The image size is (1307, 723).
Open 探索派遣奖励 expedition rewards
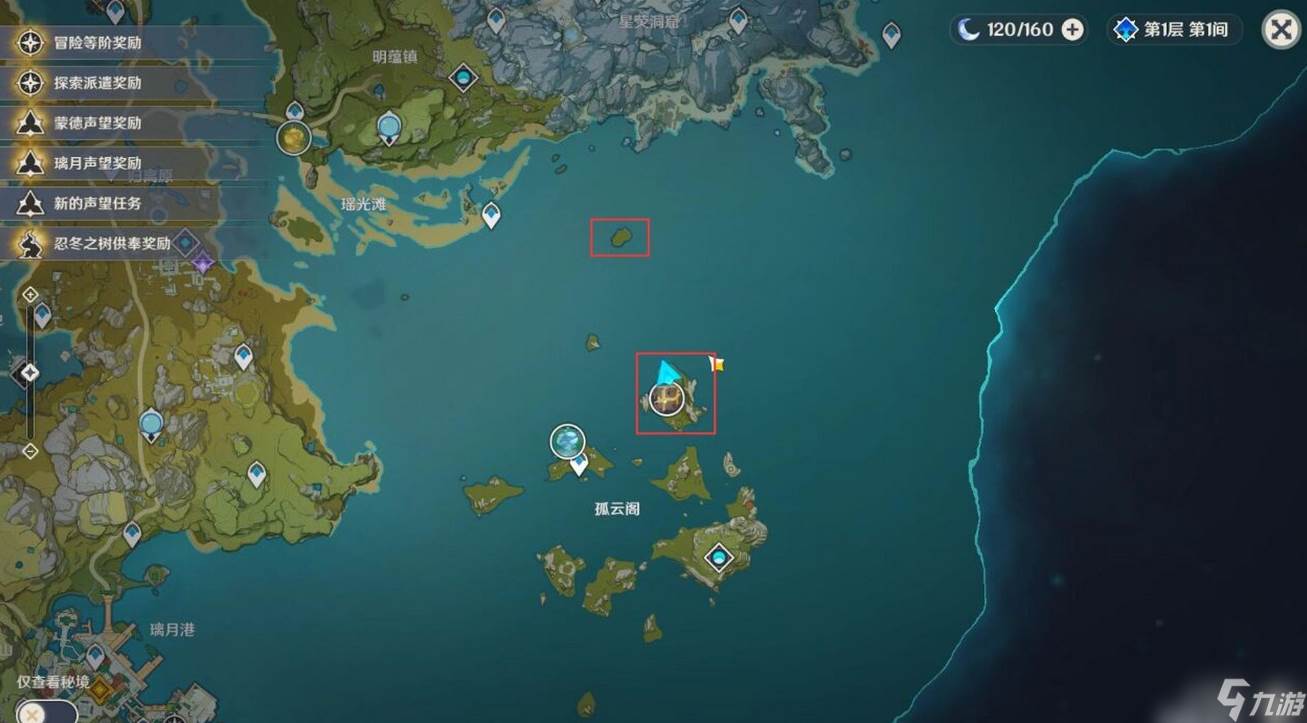[98, 83]
